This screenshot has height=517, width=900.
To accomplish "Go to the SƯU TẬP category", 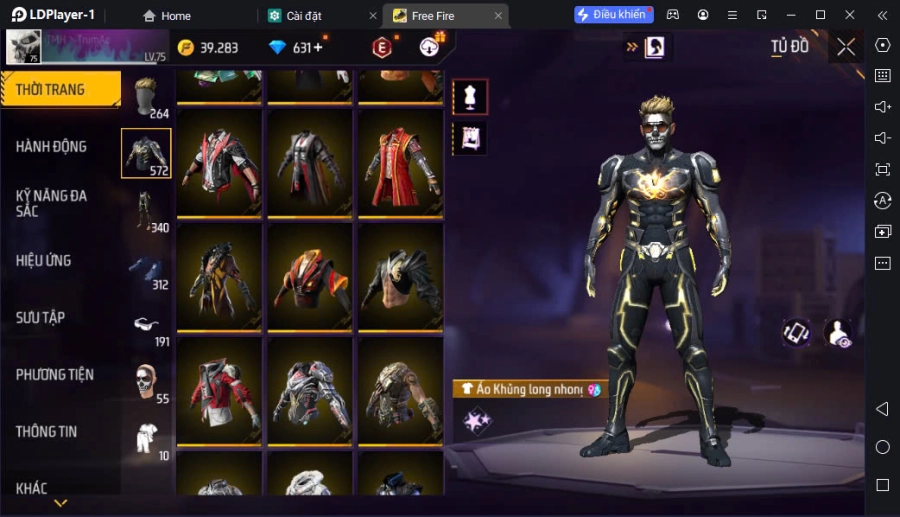I will [41, 318].
